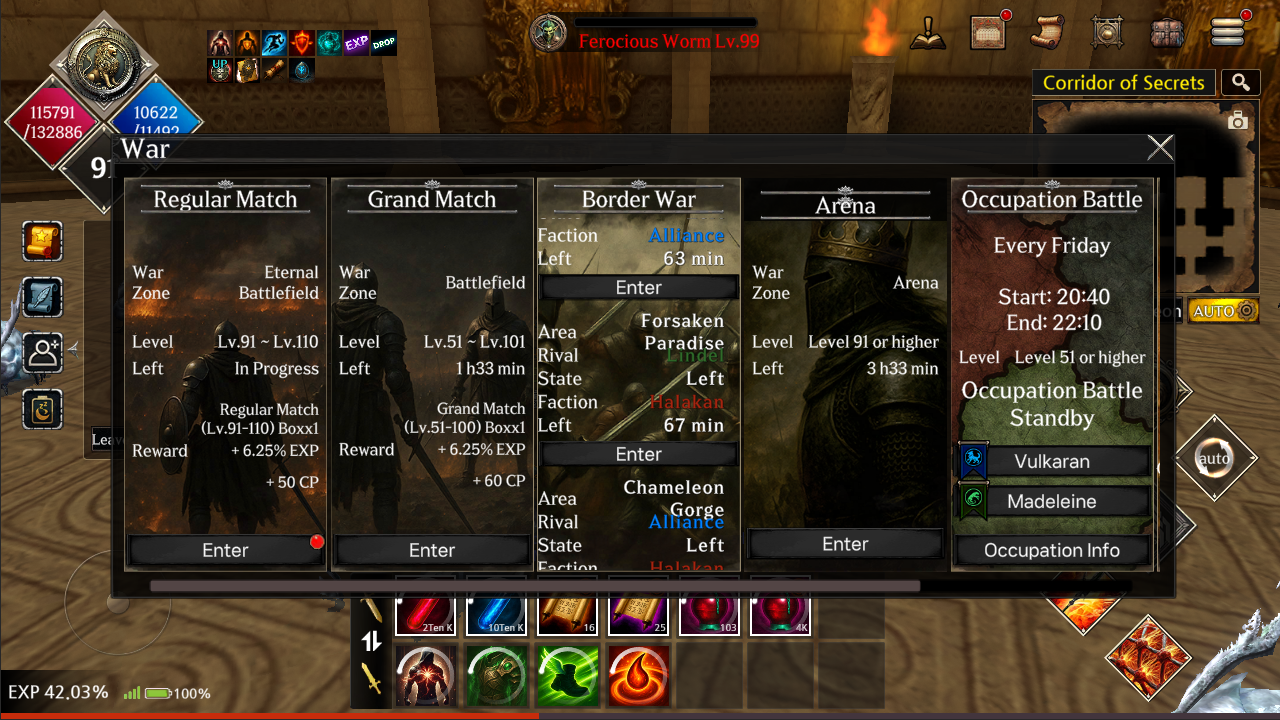Close the War window
The image size is (1280, 720).
(1160, 148)
